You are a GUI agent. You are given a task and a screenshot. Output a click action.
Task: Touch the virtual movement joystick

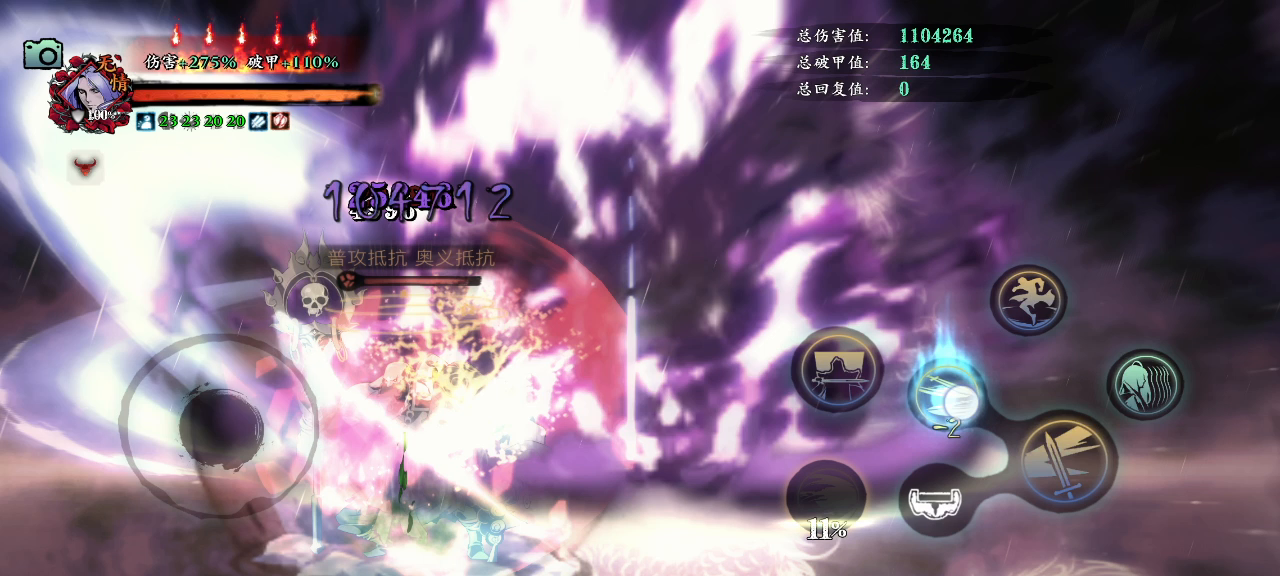[220, 426]
